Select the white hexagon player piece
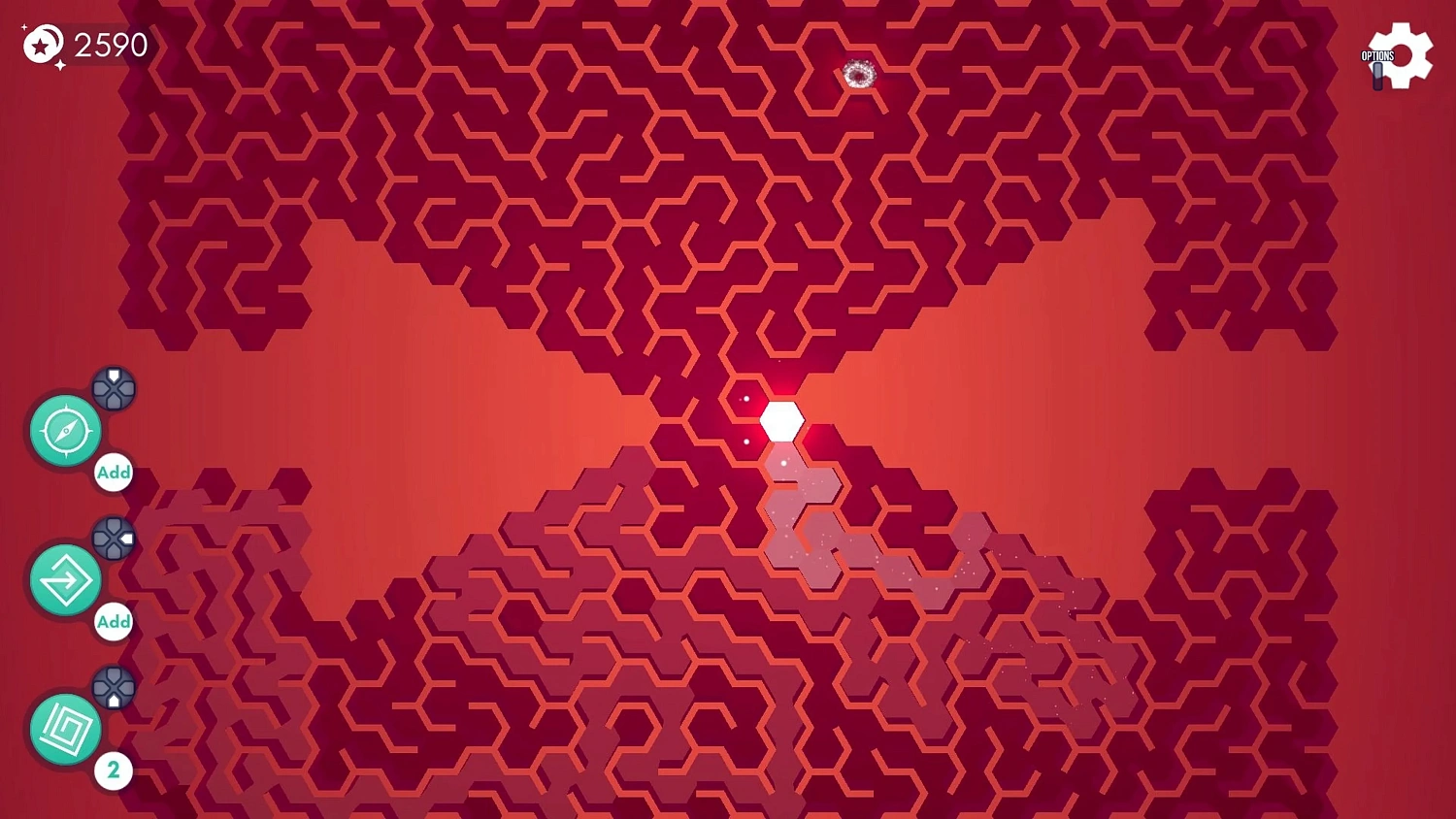Image resolution: width=1456 pixels, height=819 pixels. tap(781, 419)
